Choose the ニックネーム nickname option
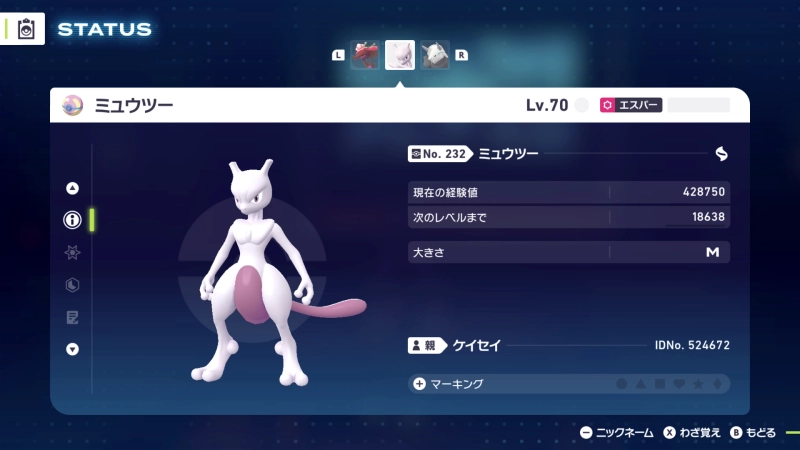This screenshot has width=800, height=450. pyautogui.click(x=617, y=433)
